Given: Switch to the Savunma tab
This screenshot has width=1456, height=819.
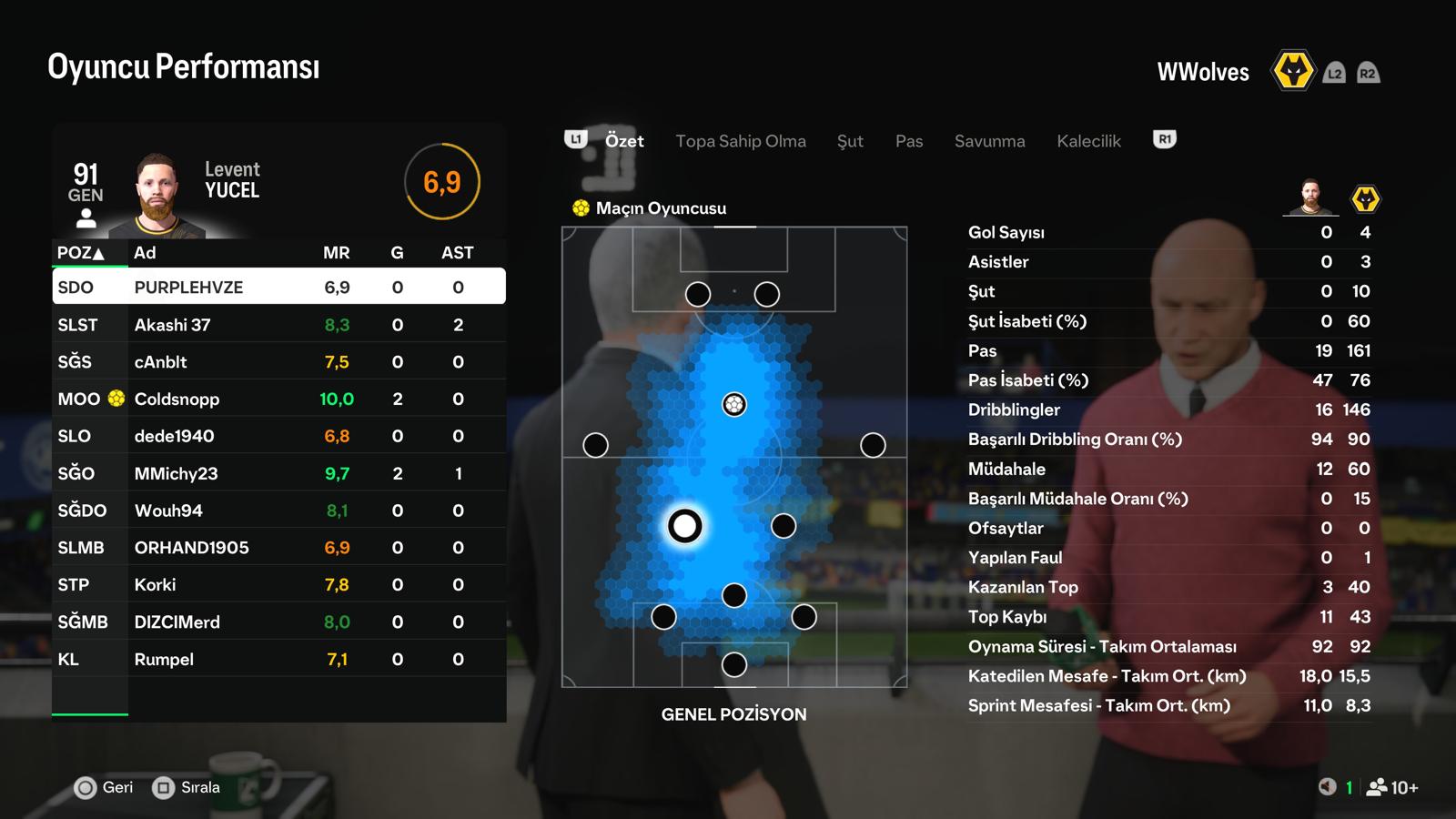Looking at the screenshot, I should tap(989, 141).
